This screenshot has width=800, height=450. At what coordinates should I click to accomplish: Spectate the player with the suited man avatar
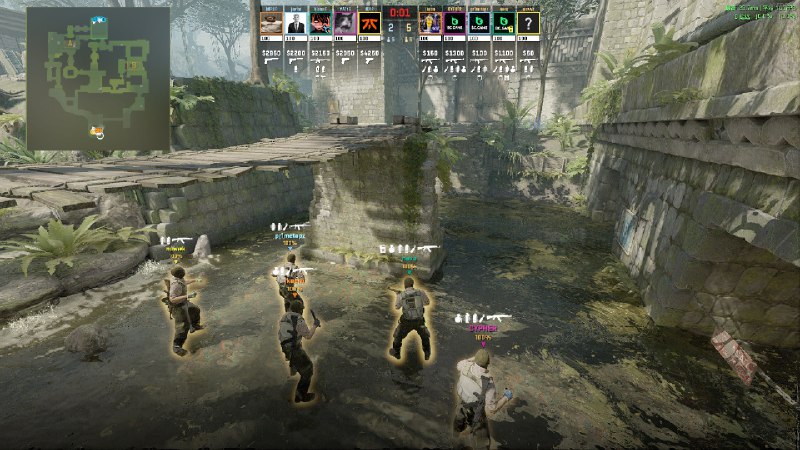tap(295, 23)
